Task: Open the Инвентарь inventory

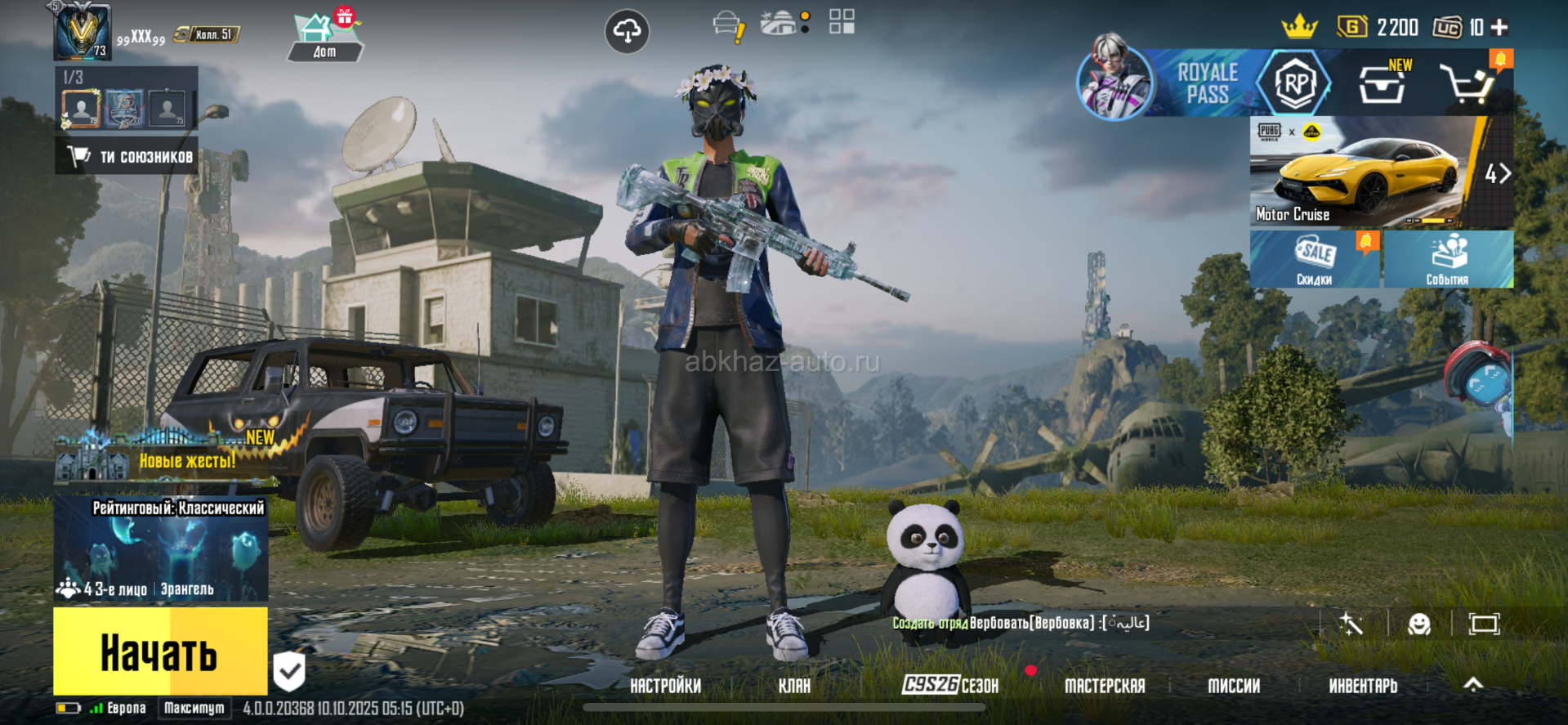Action: pyautogui.click(x=1363, y=686)
